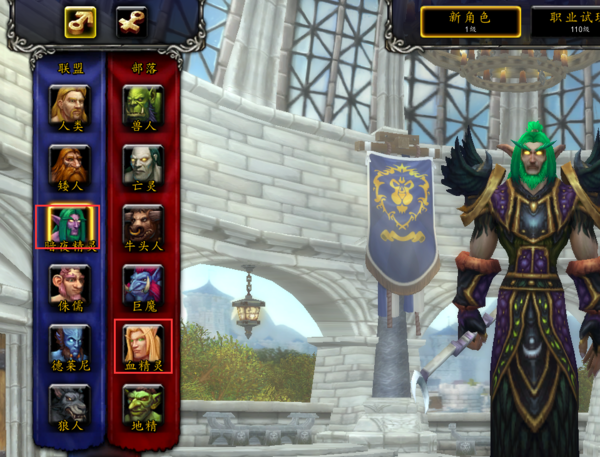Select the Undead (亡灵) race portrait
Image resolution: width=600 pixels, height=457 pixels.
[x=142, y=164]
